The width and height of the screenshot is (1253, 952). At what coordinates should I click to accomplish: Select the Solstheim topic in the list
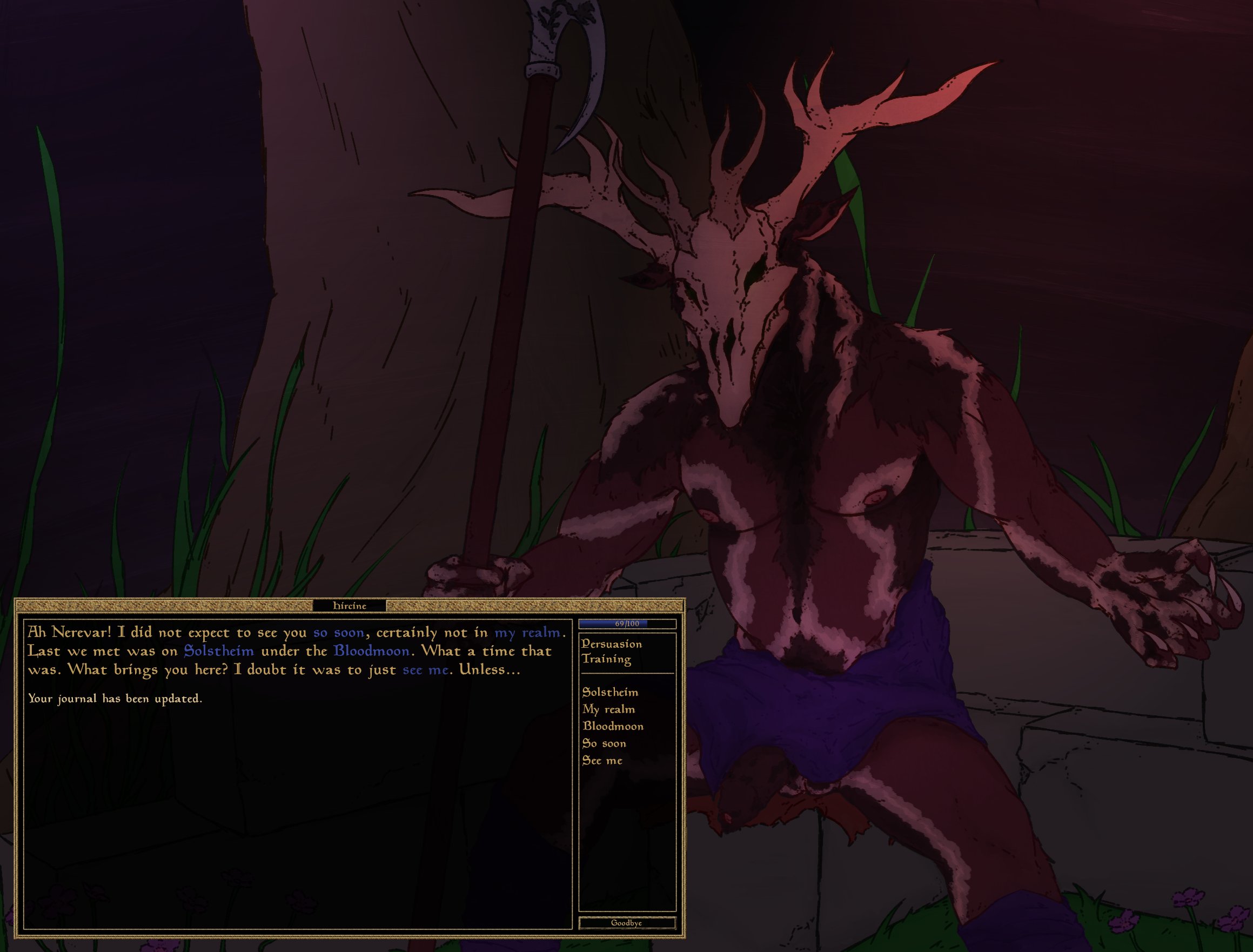(610, 693)
